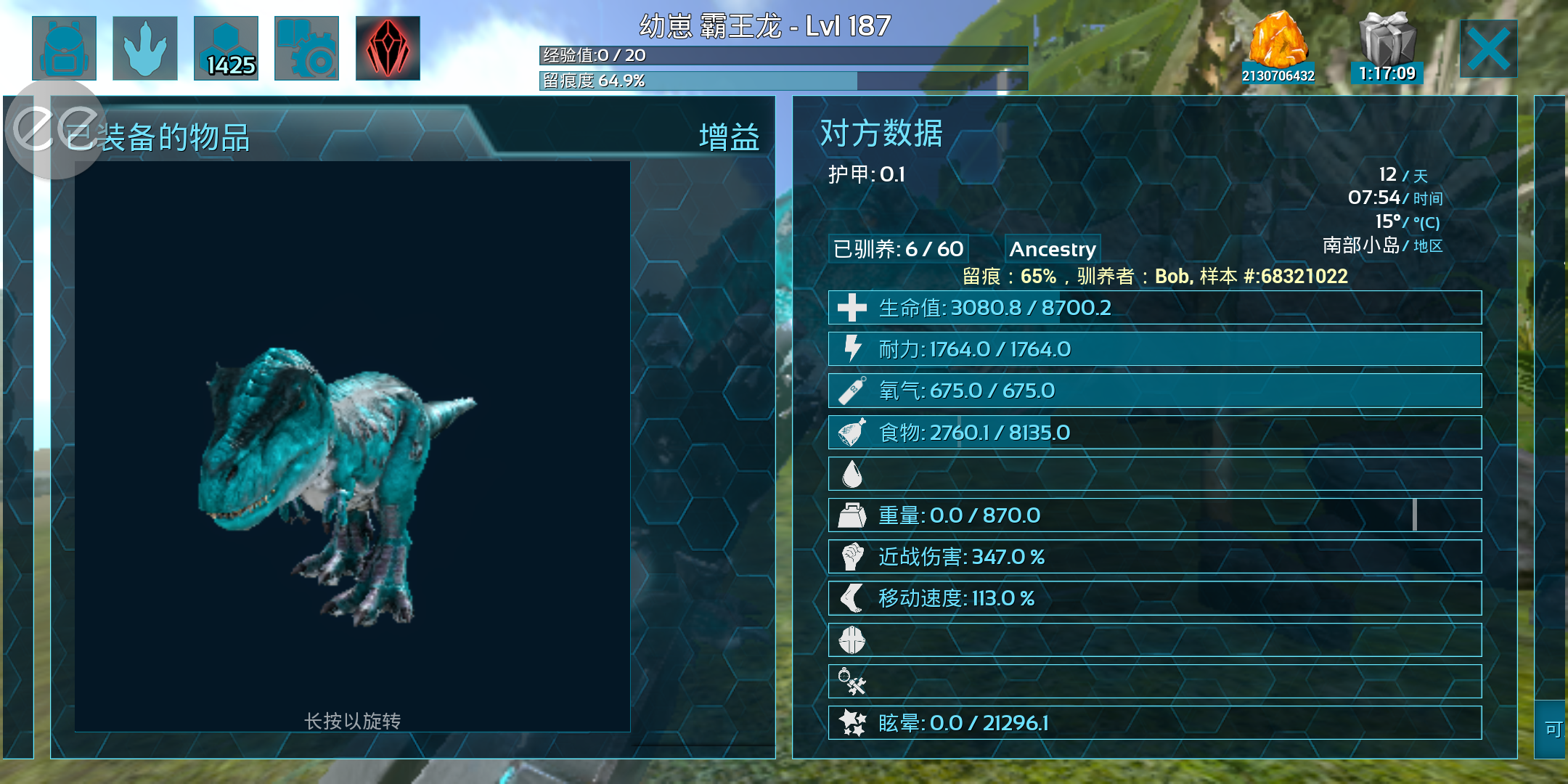
Task: Pick the melee damage 近战伤害 row
Action: point(1154,557)
